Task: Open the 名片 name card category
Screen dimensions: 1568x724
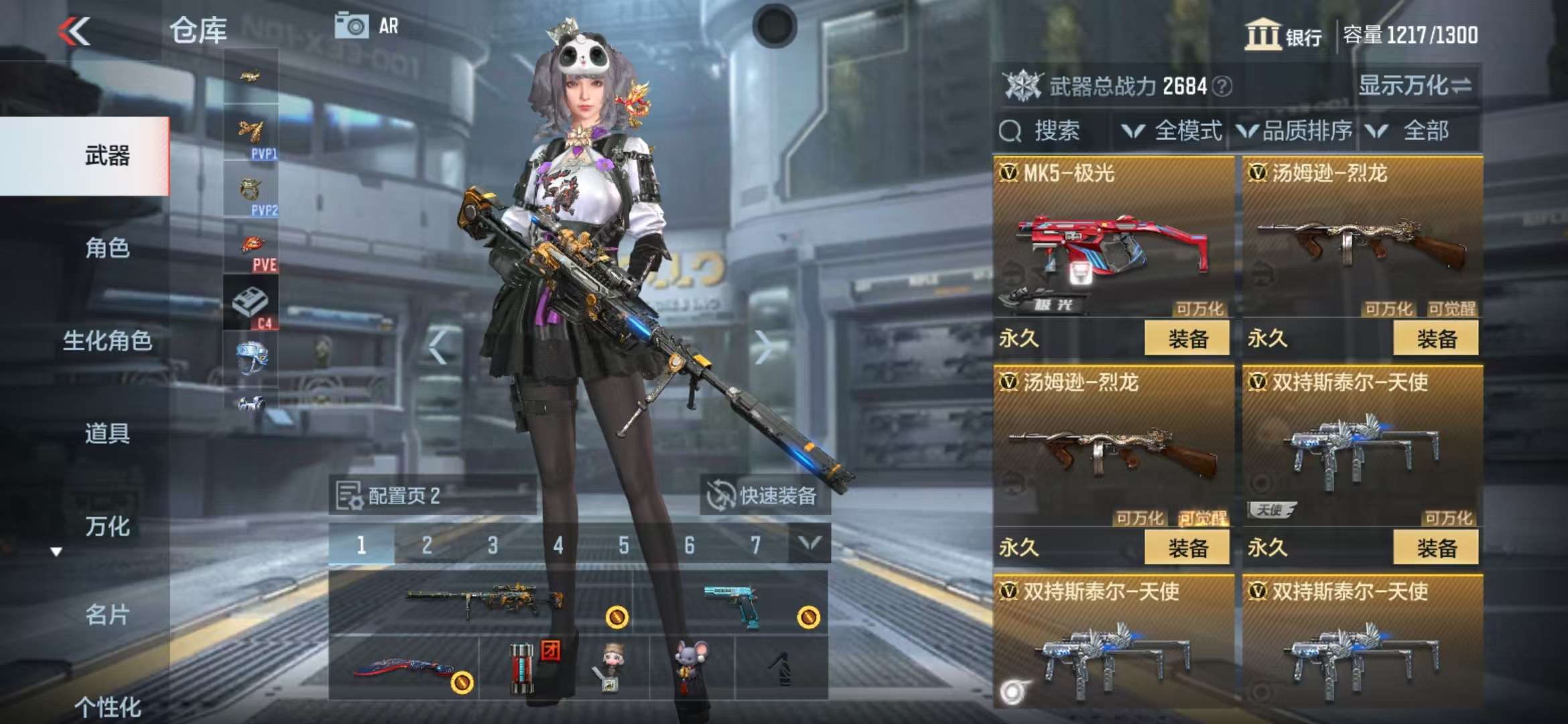Action: 107,615
